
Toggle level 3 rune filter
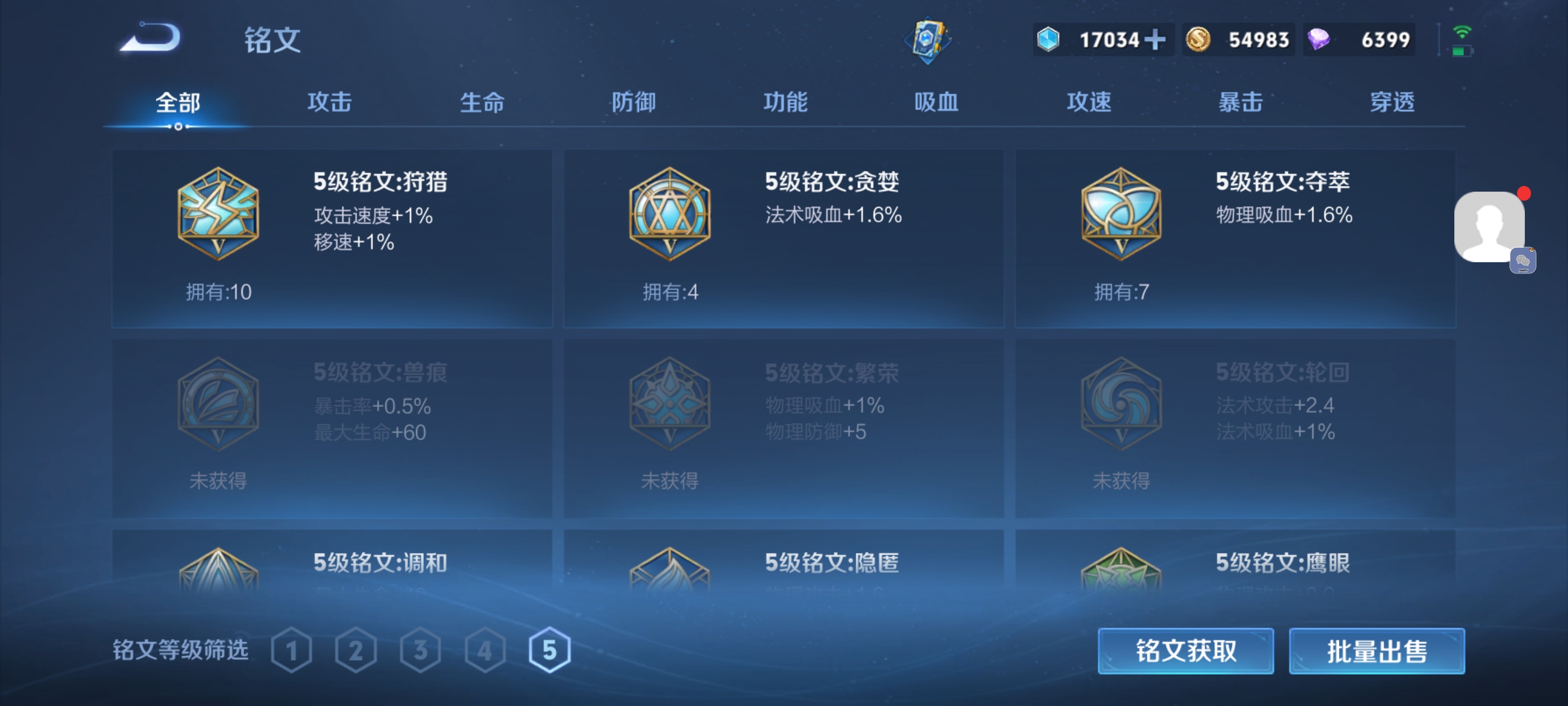click(x=421, y=650)
